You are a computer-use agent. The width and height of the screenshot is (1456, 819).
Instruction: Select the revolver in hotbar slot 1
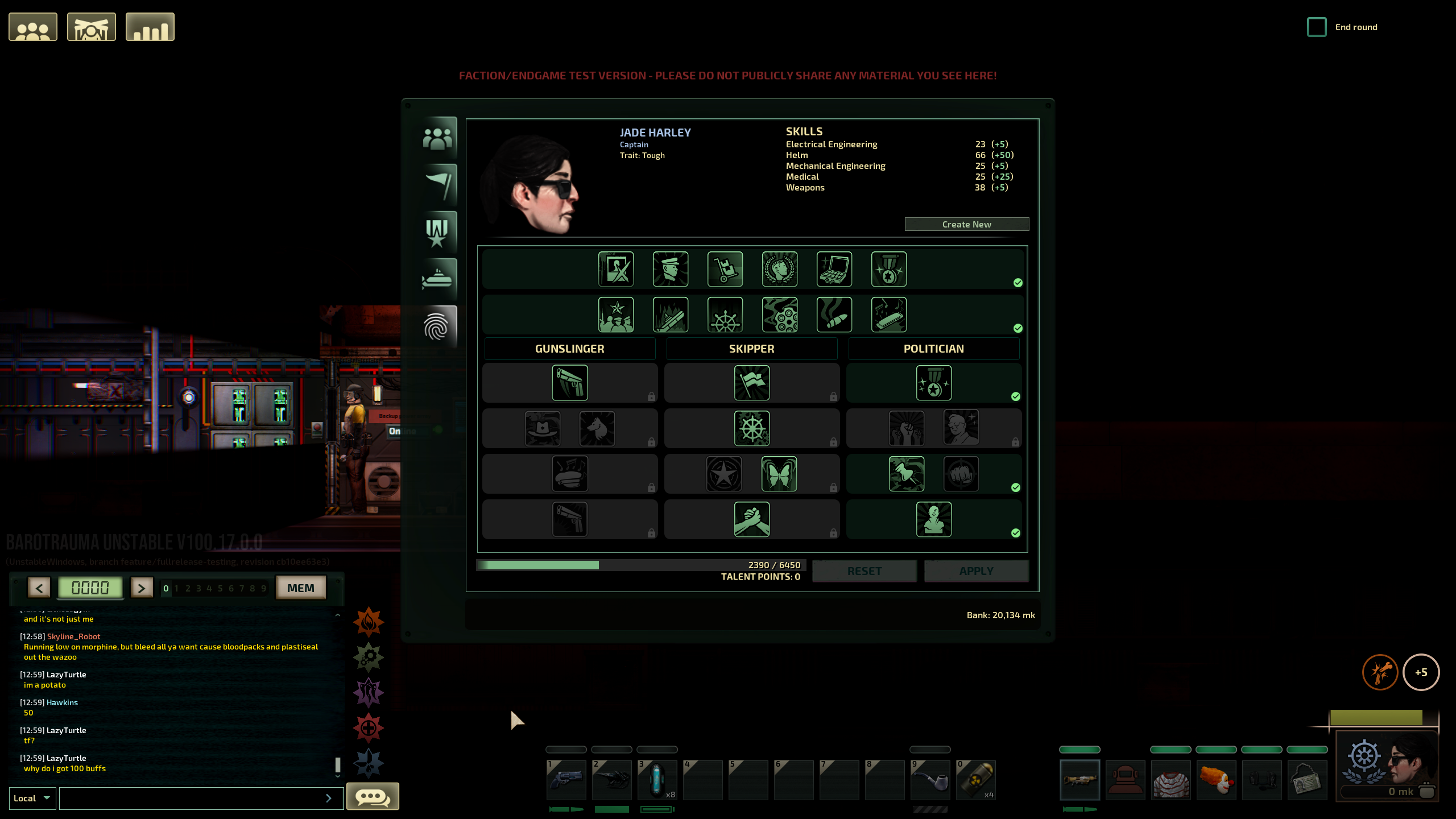pos(567,780)
